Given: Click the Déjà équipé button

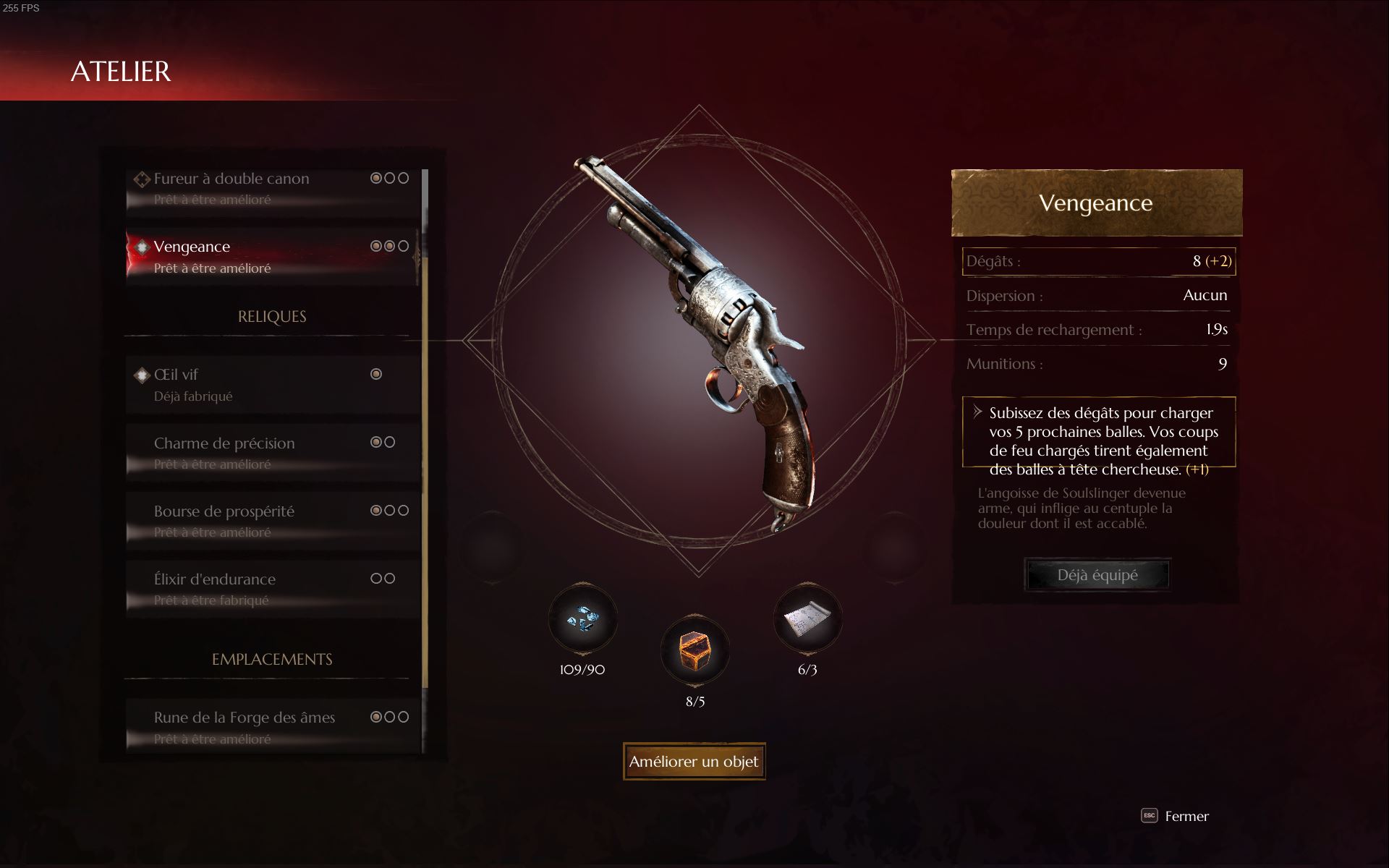Looking at the screenshot, I should coord(1097,575).
